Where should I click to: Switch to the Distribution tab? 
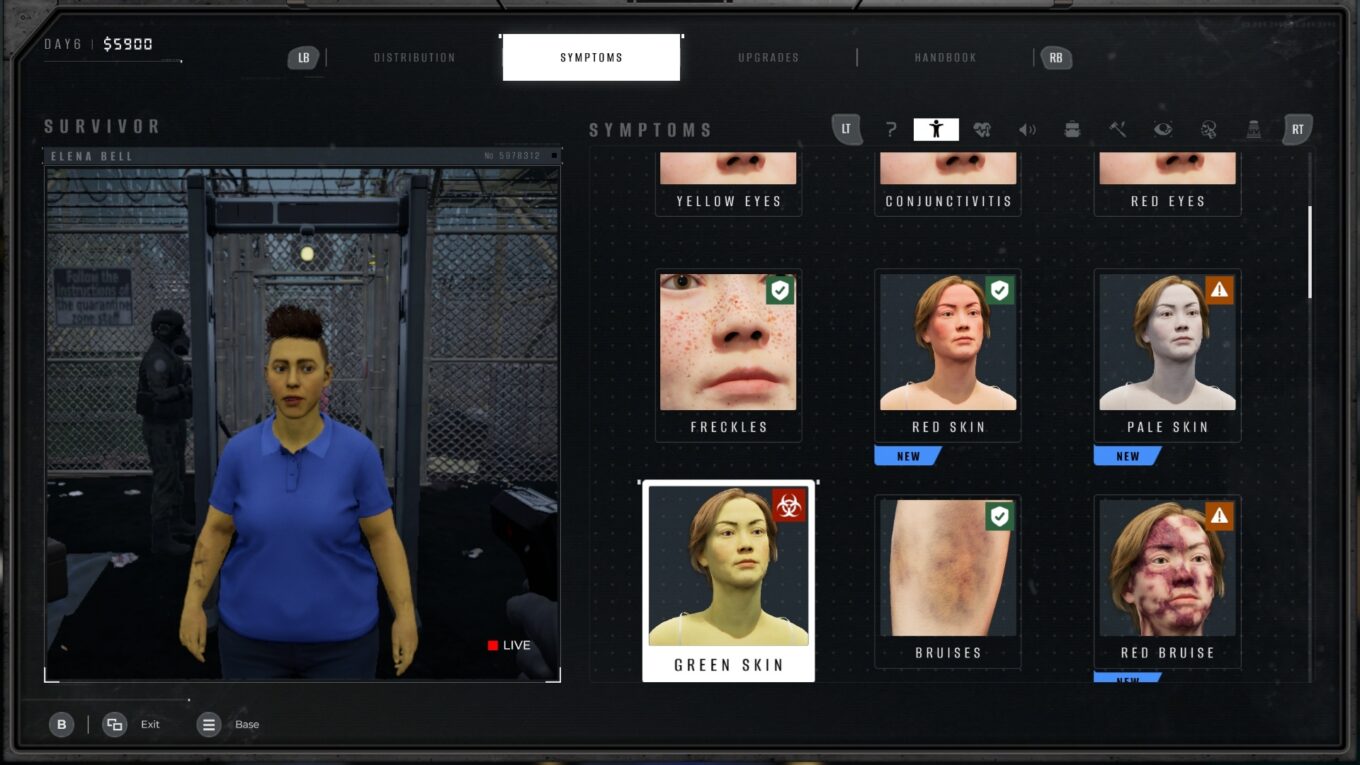point(414,58)
